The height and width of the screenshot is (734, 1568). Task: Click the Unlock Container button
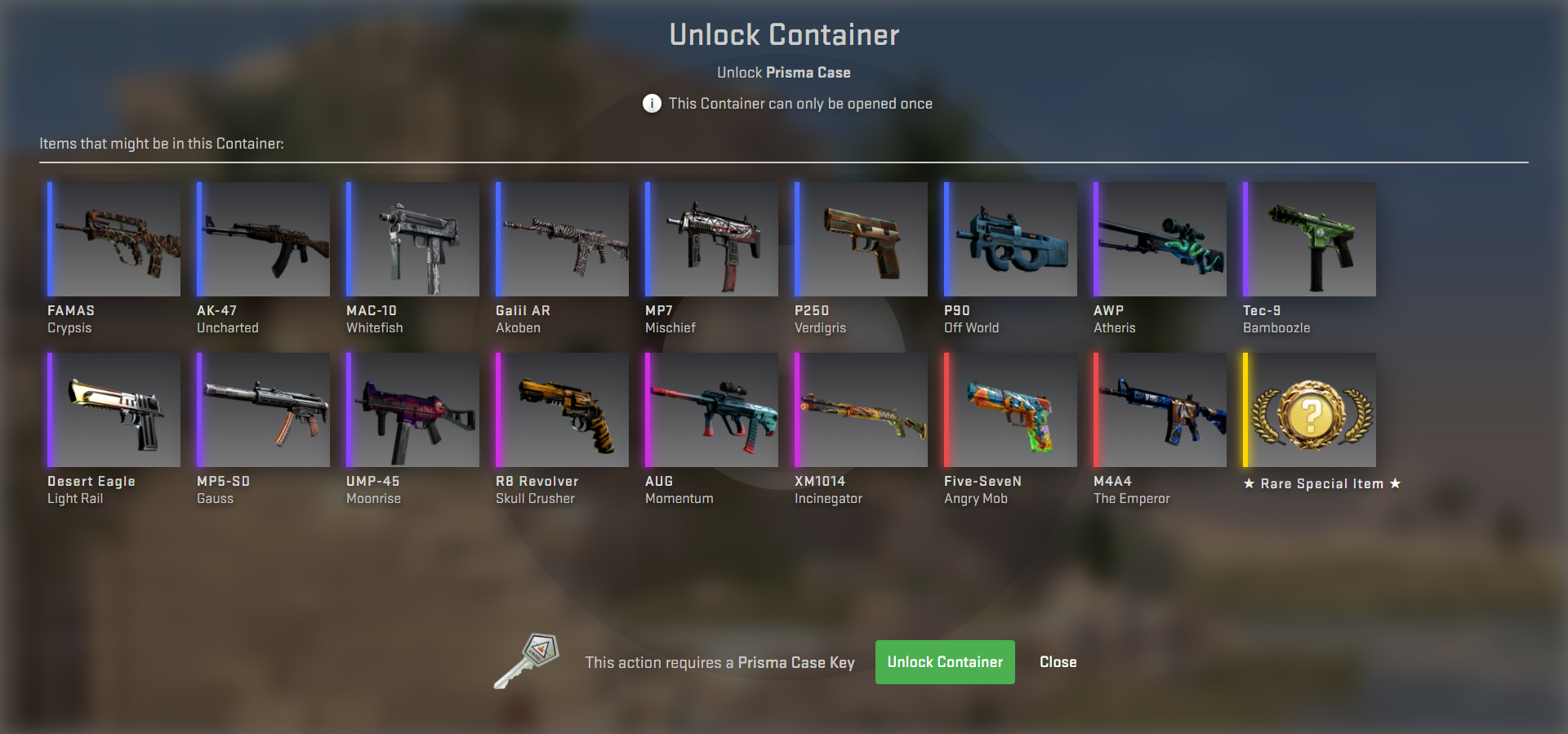(x=945, y=662)
